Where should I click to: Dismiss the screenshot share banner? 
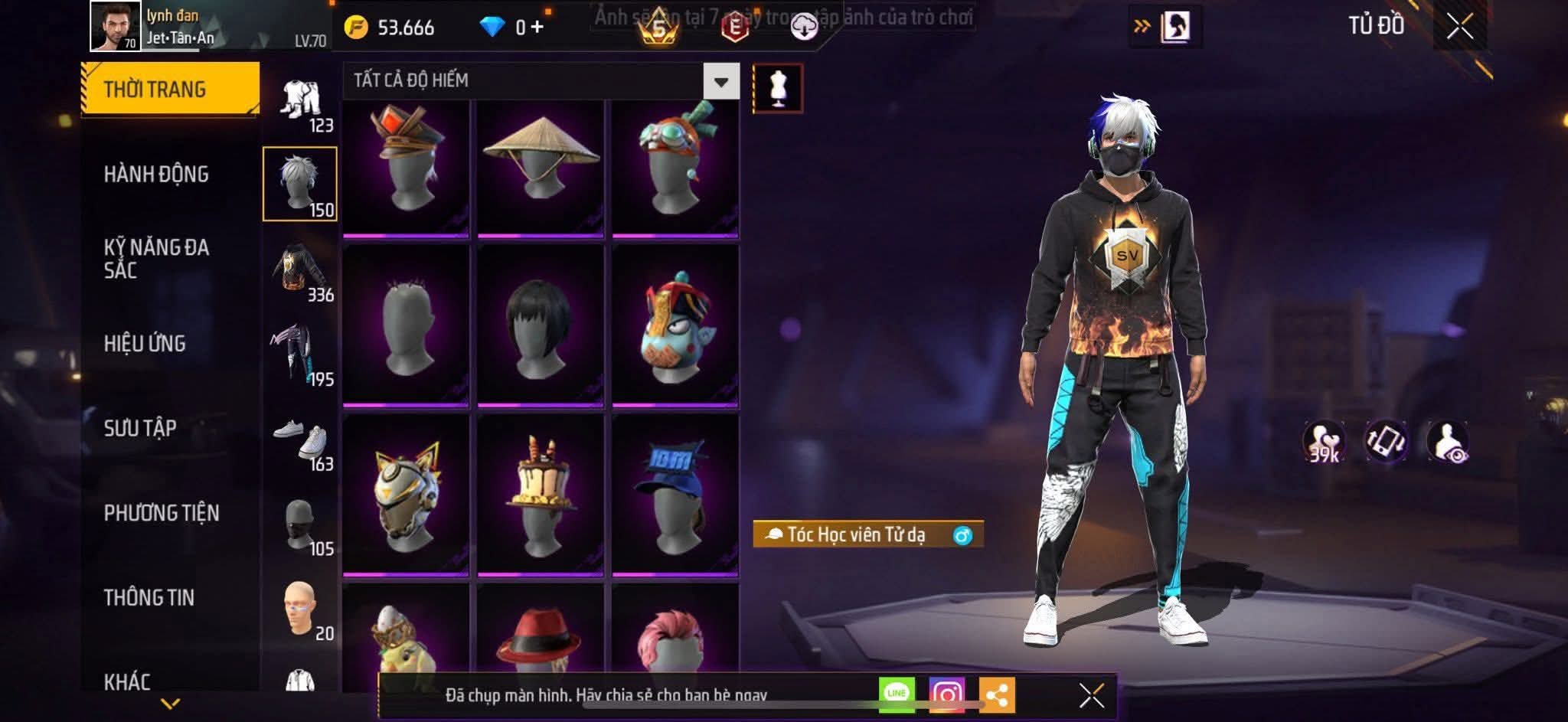(1091, 696)
